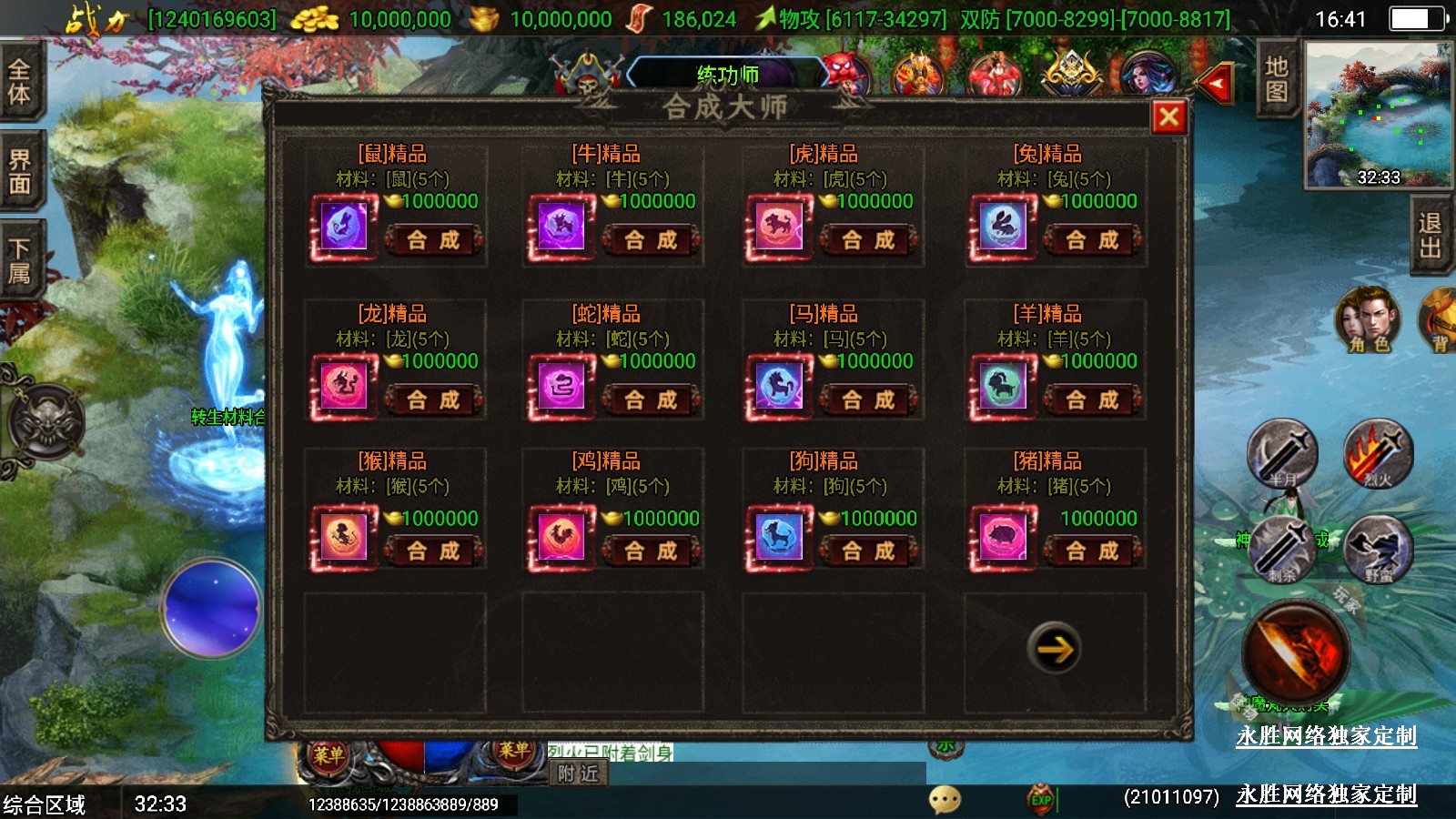Exit using the 退出 button
Screen dimensions: 1456x819
pyautogui.click(x=1431, y=235)
